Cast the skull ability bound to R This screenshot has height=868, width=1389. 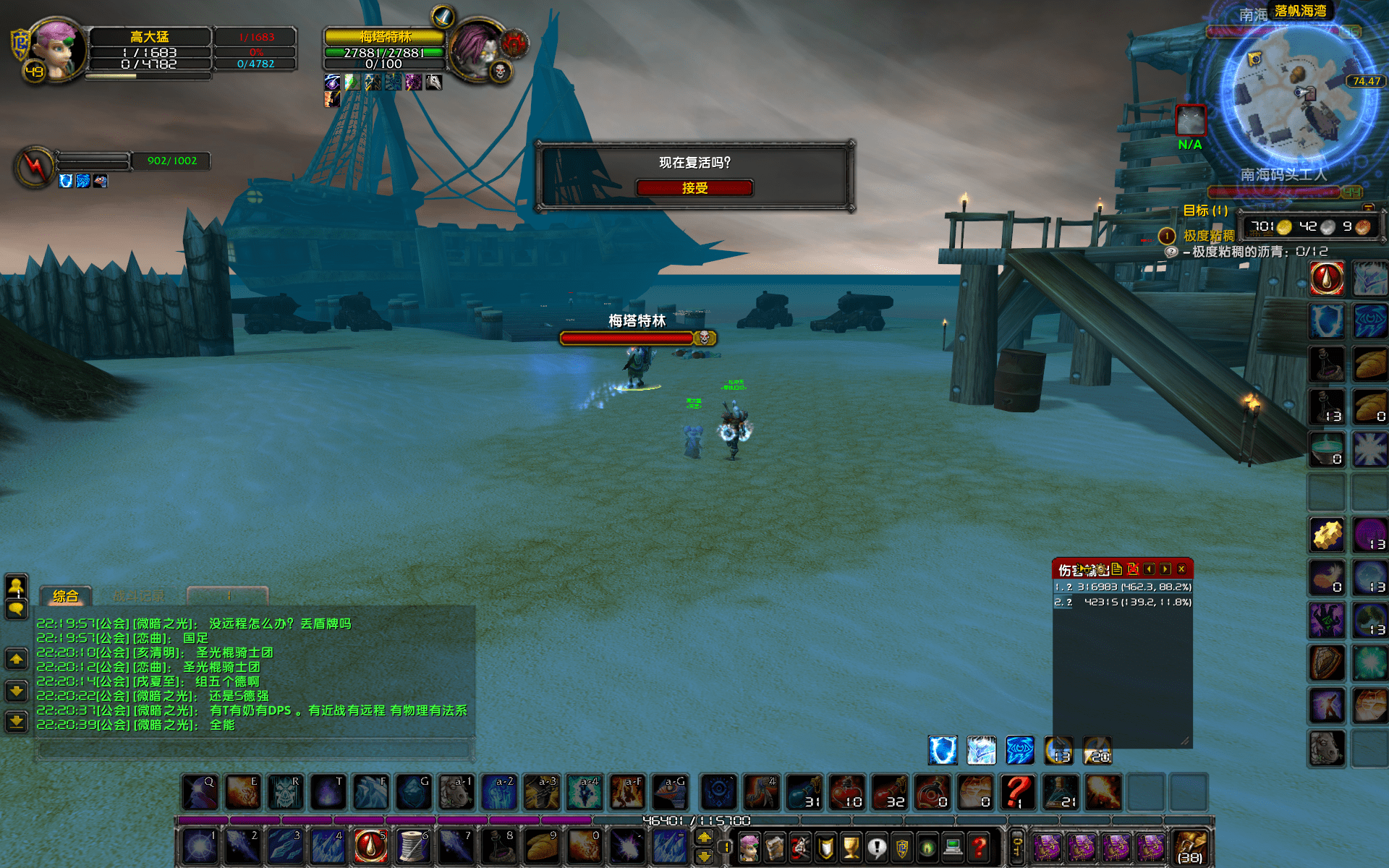coord(285,792)
